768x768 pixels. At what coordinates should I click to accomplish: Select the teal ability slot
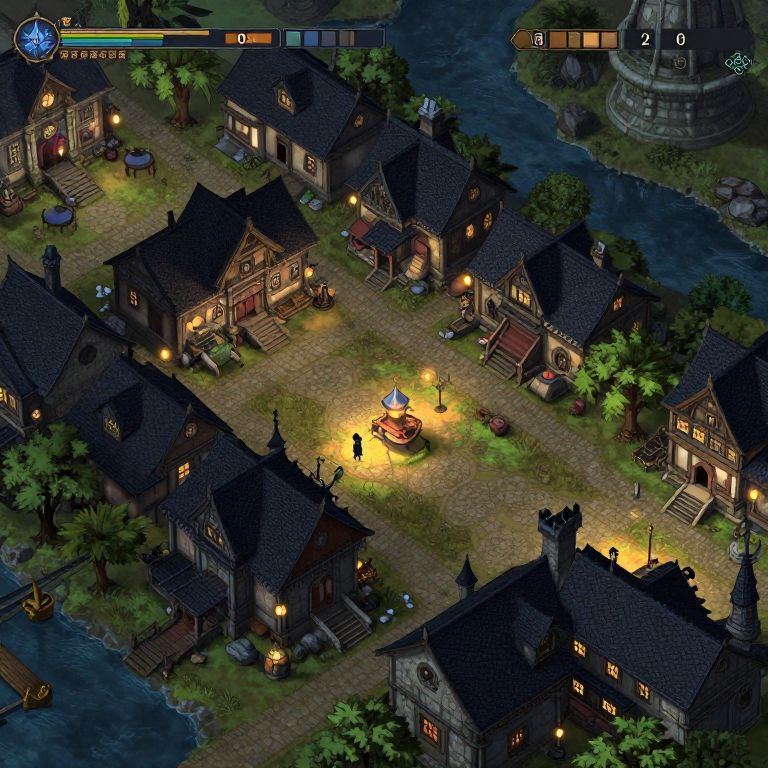(x=294, y=39)
